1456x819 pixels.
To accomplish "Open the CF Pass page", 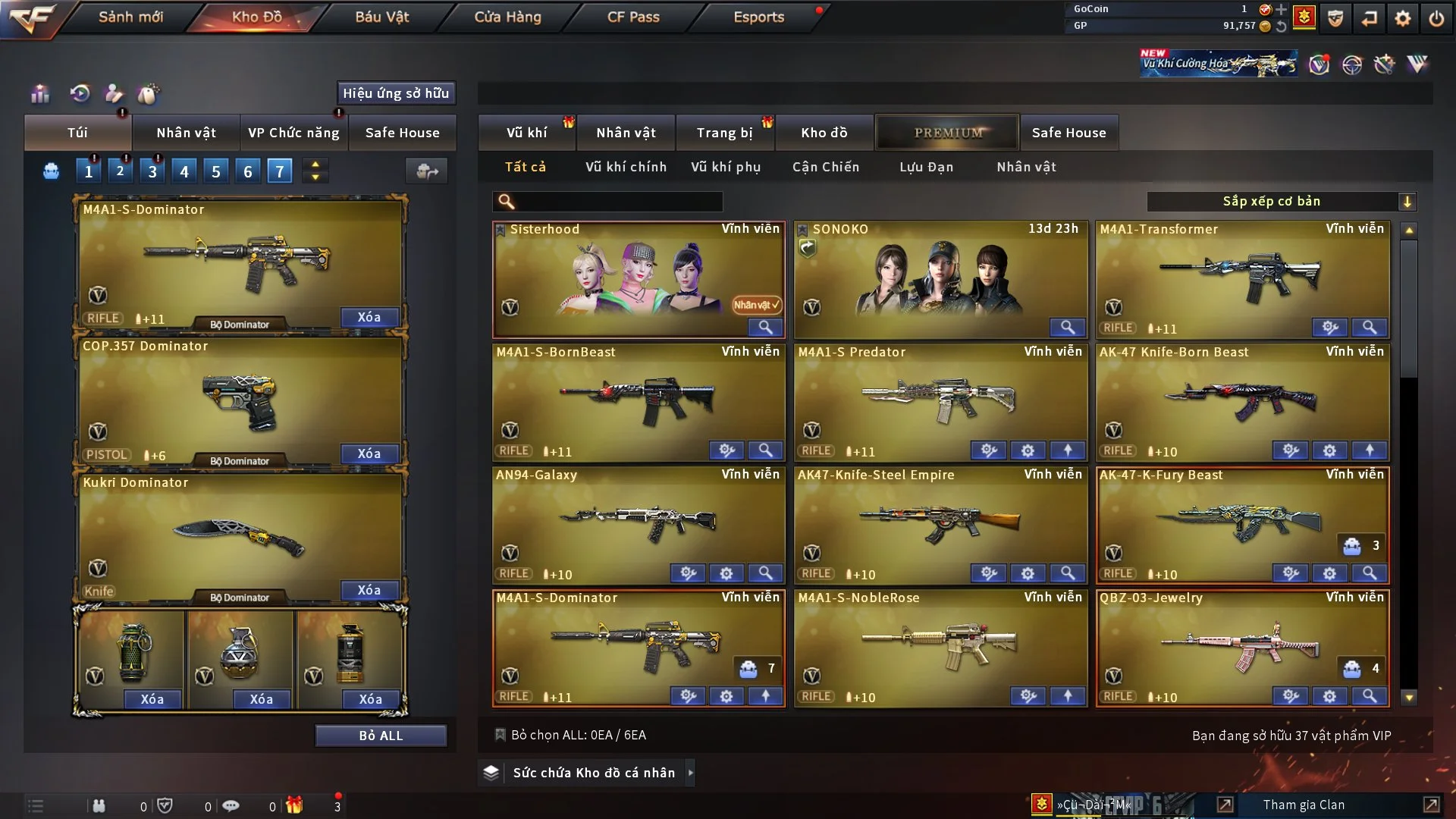I will (x=633, y=17).
